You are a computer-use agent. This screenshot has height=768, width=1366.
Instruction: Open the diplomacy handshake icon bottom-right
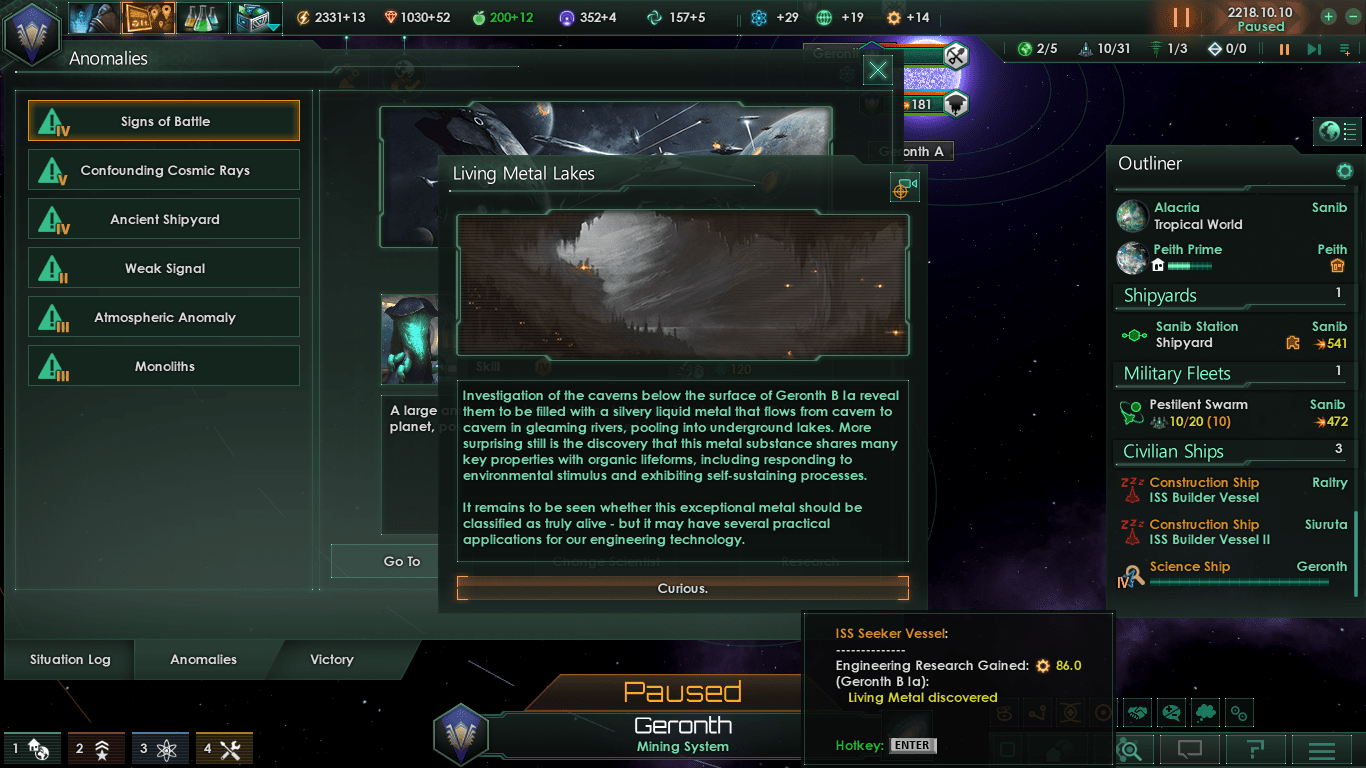(1138, 712)
